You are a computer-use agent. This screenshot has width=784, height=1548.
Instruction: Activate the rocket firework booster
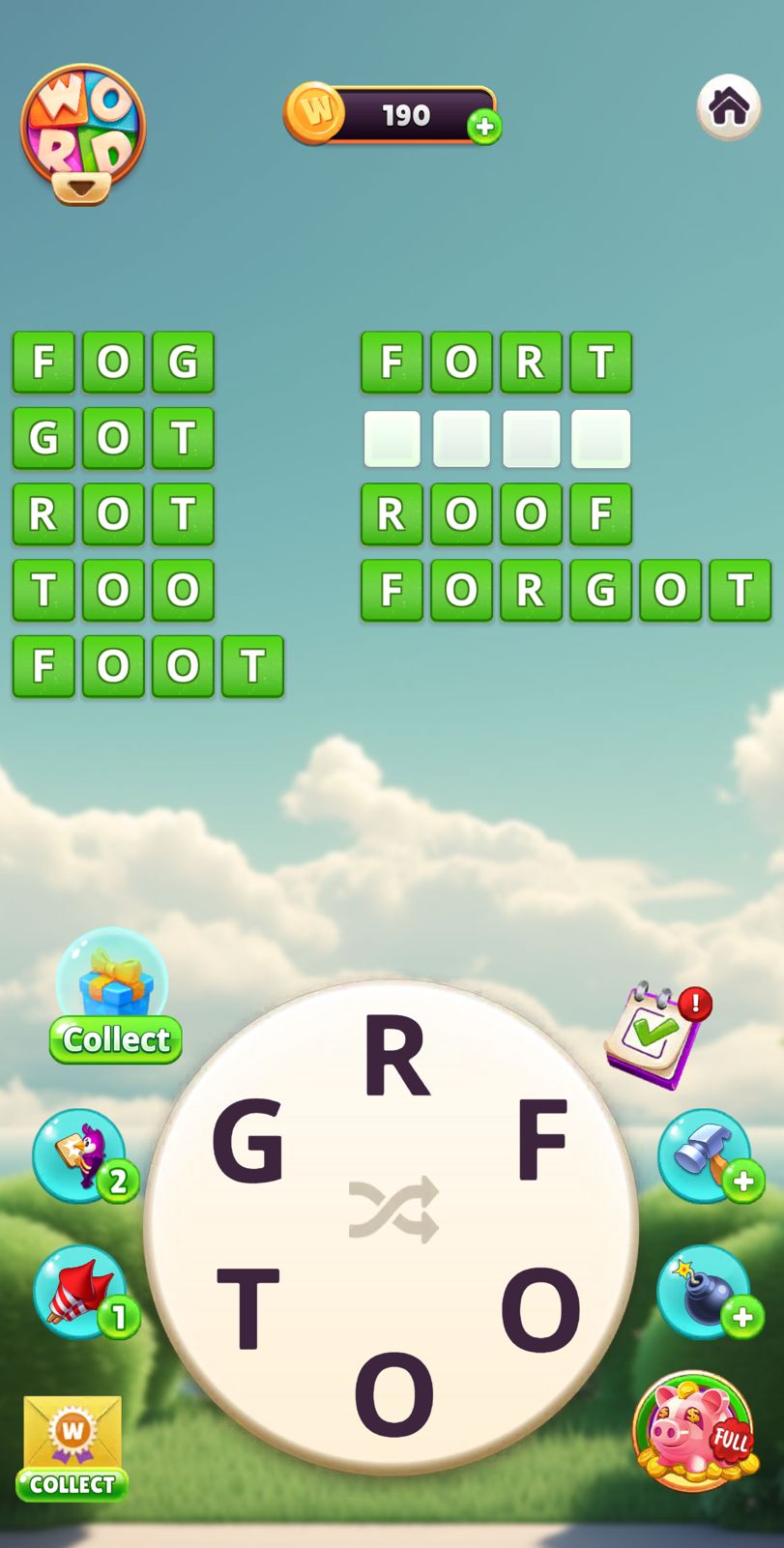80,1292
